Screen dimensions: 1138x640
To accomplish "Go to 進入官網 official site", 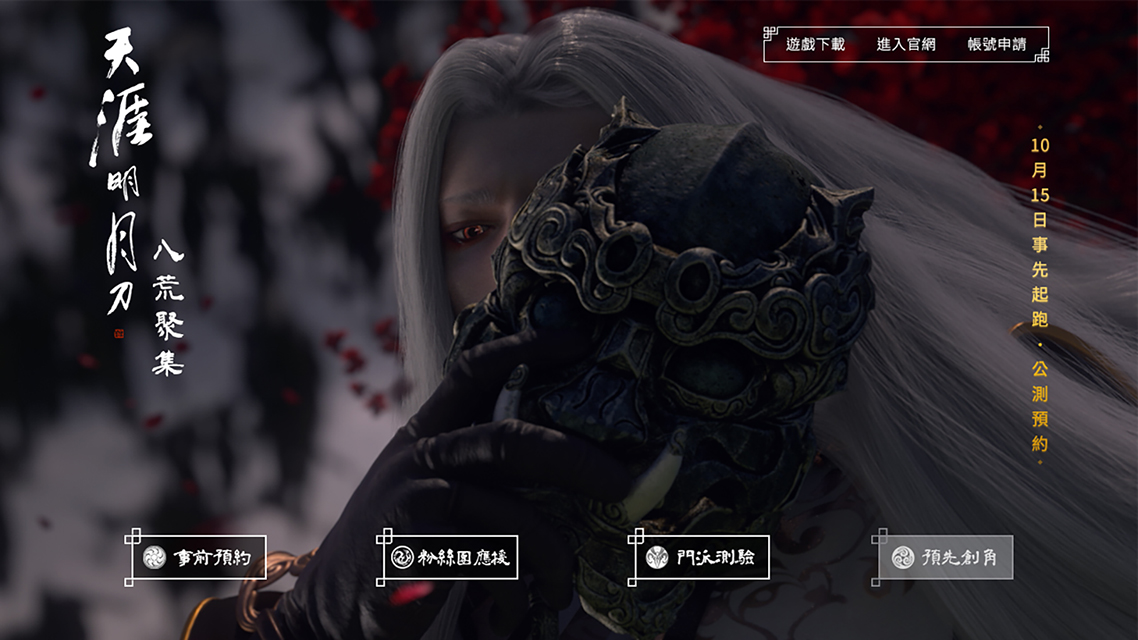I will click(906, 45).
